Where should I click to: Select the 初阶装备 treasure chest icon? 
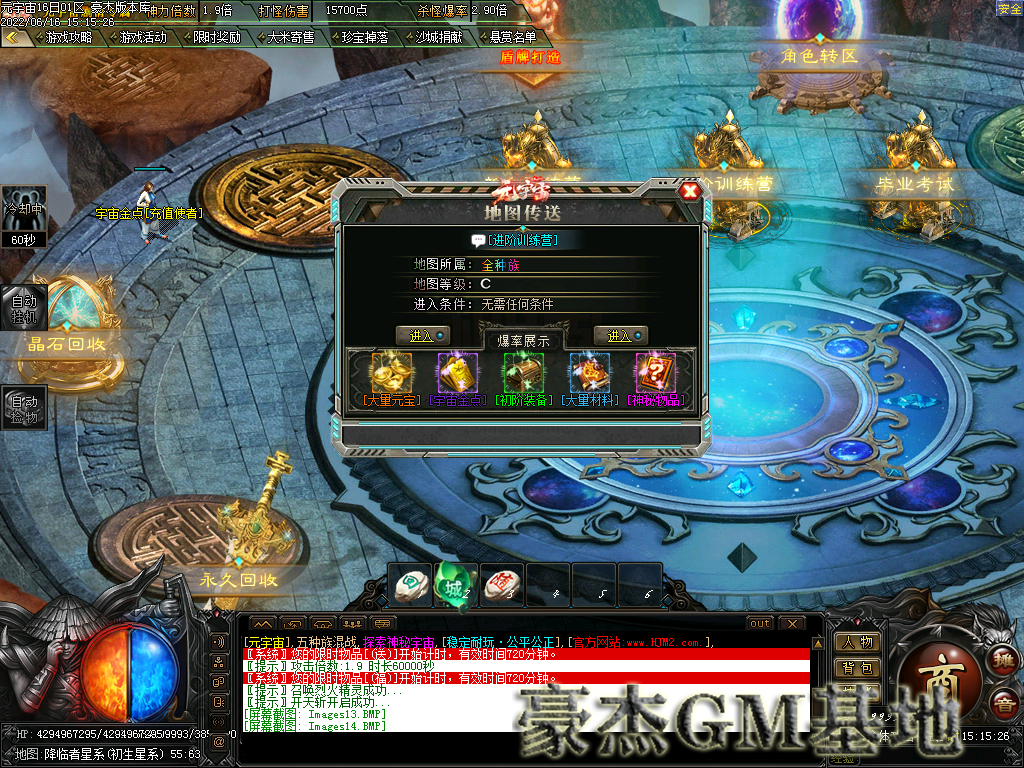coord(523,373)
